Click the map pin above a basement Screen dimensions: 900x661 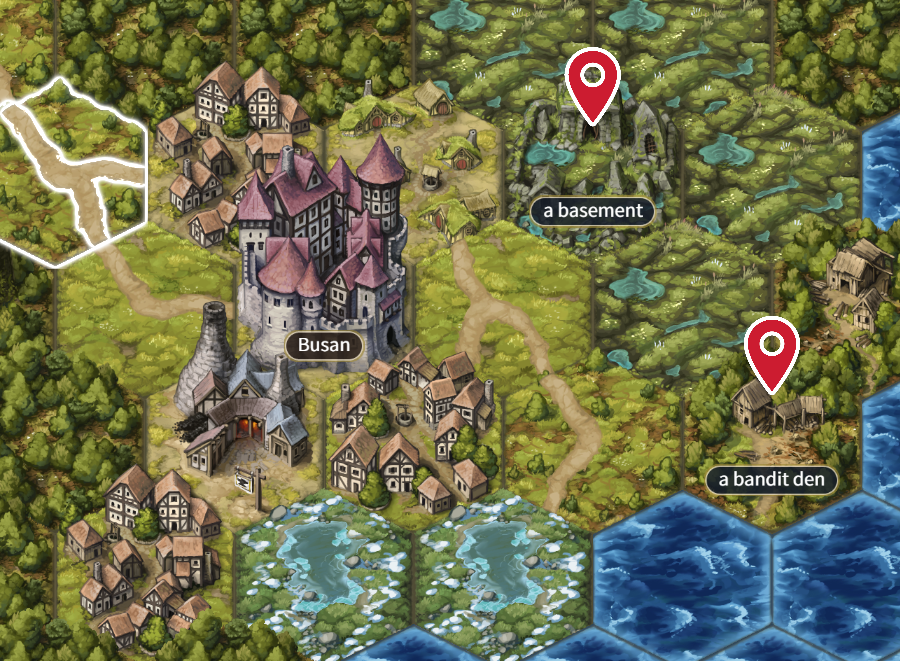tap(592, 82)
